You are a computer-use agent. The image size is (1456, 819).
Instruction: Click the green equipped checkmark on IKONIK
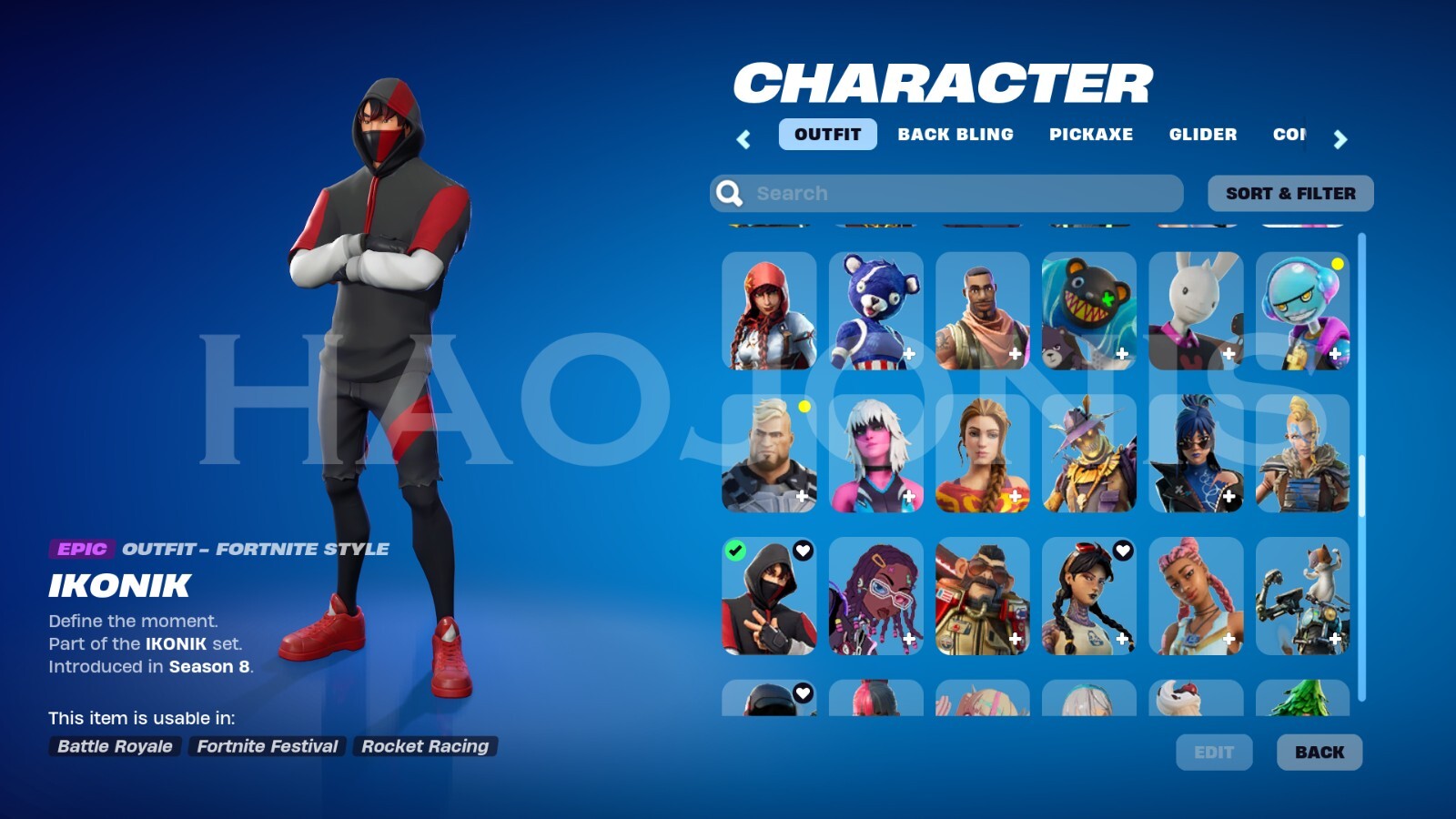point(734,549)
